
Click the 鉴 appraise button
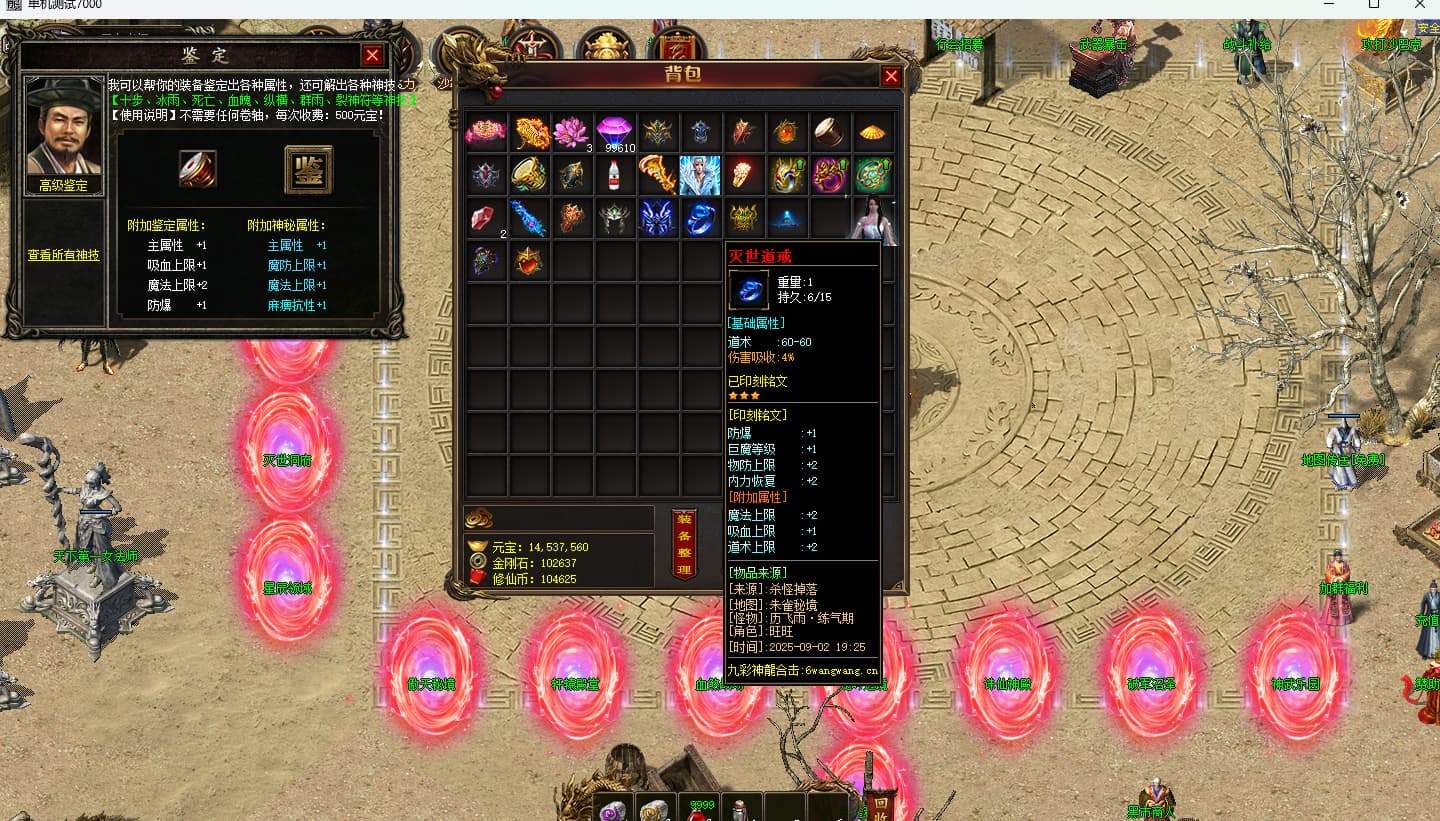(x=308, y=170)
